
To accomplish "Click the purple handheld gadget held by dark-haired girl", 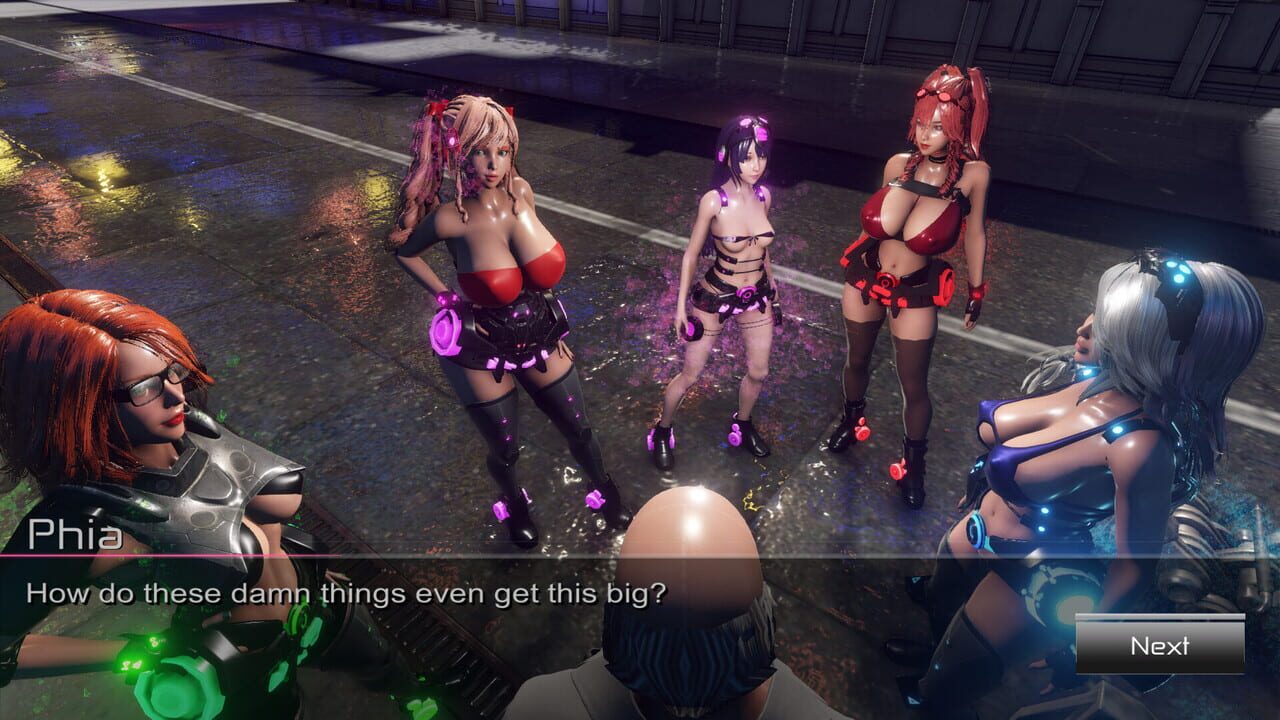I will pyautogui.click(x=693, y=330).
